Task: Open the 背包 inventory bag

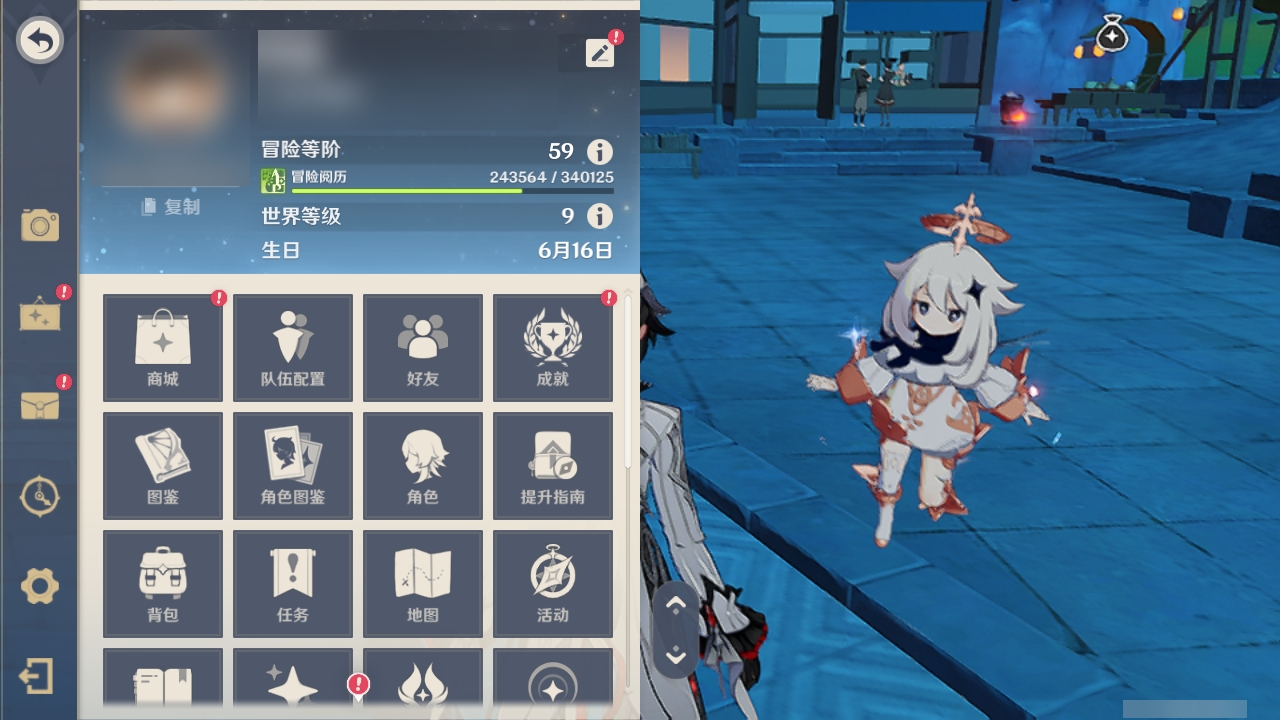Action: tap(162, 584)
